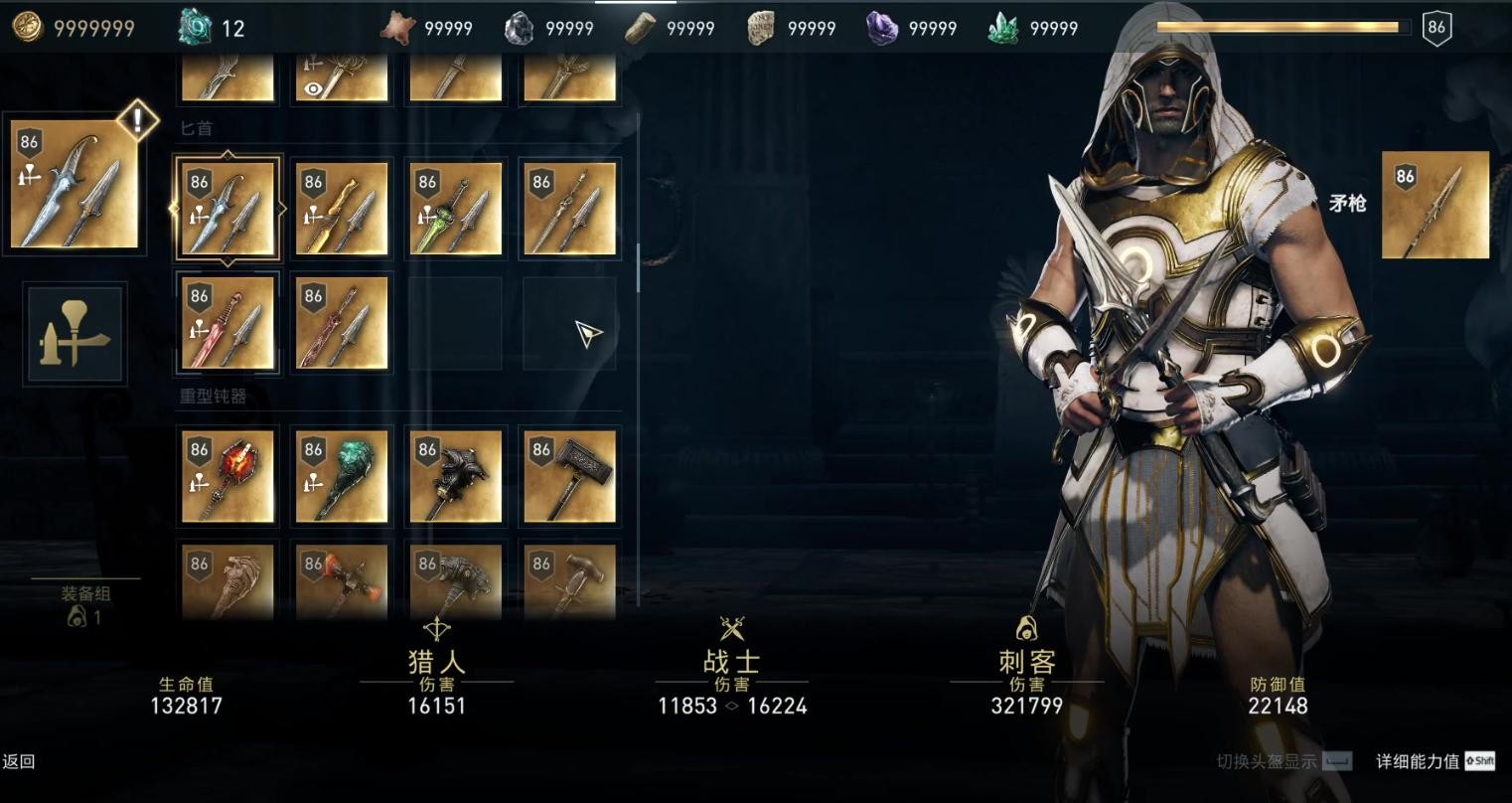Image resolution: width=1512 pixels, height=803 pixels.
Task: Pick the dark iron warhammer
Action: tap(568, 475)
